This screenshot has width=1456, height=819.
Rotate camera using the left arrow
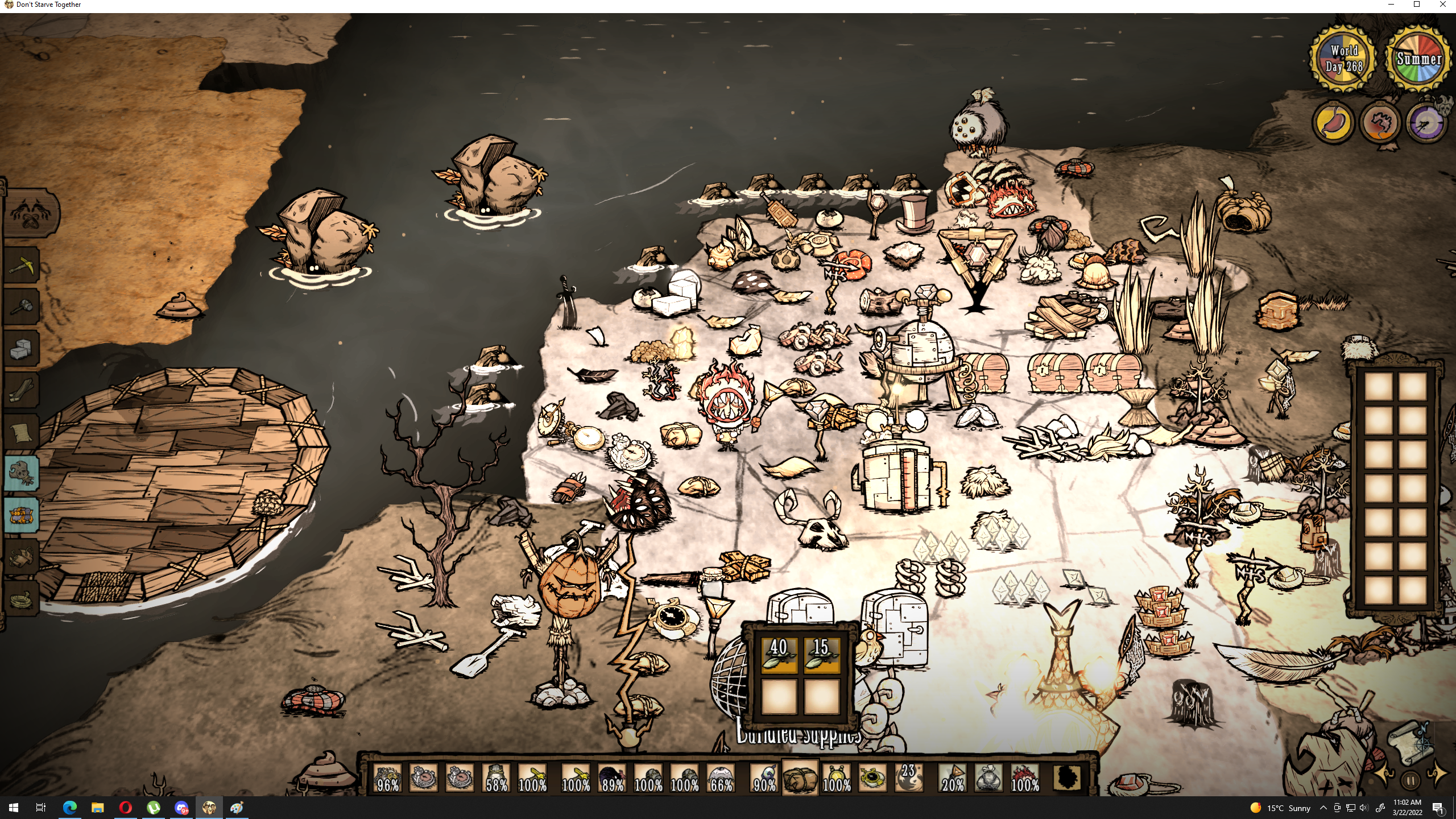(1384, 775)
